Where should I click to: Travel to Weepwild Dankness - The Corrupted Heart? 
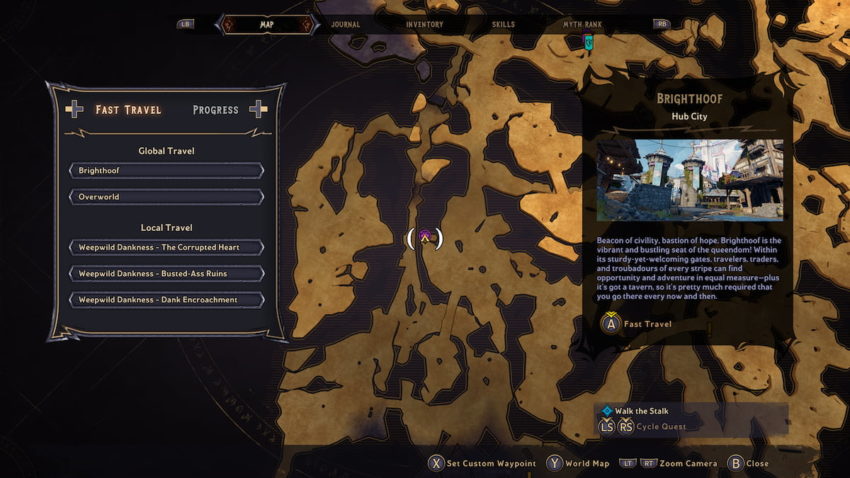(165, 247)
